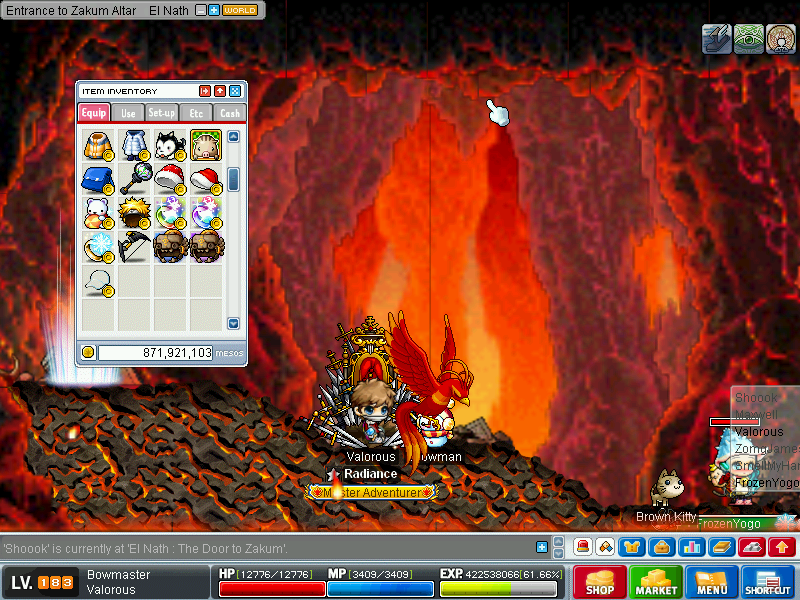Open the Shortcut panel
This screenshot has height=600, width=800.
768,582
